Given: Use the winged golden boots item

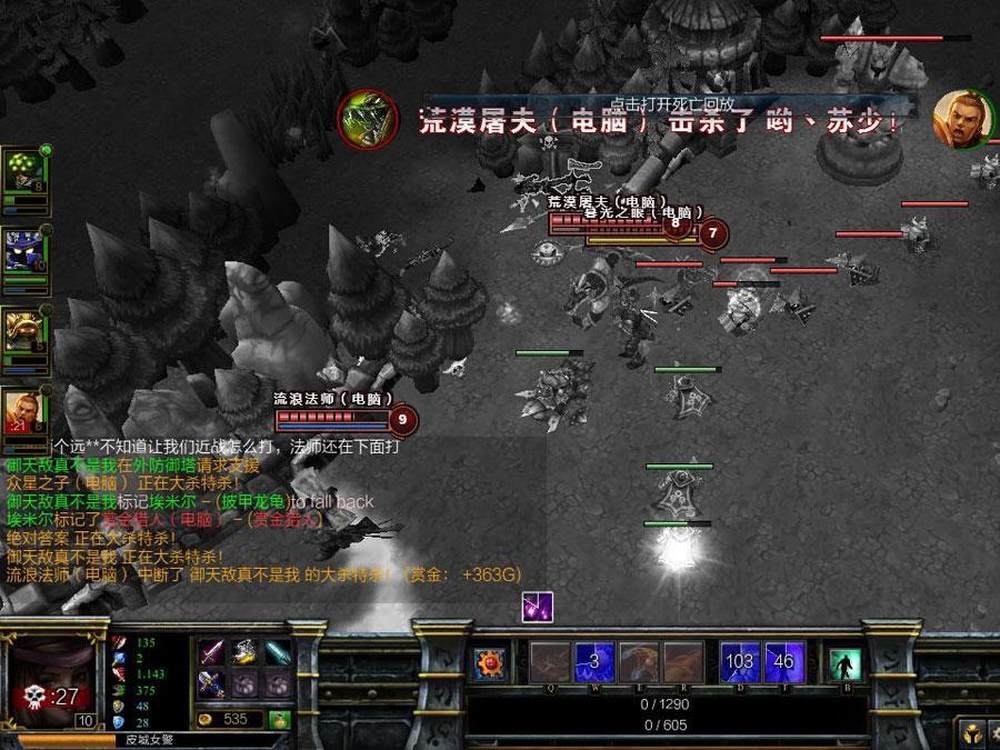Looking at the screenshot, I should [x=245, y=653].
